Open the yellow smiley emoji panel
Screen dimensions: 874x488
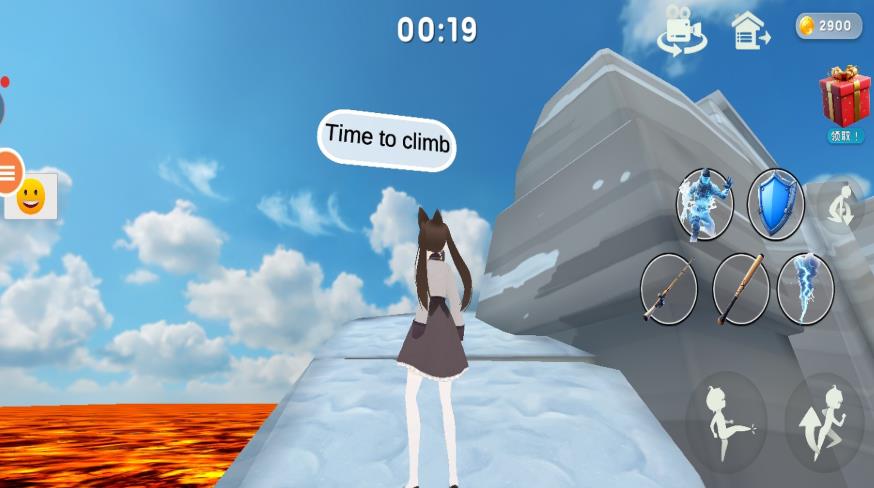point(31,196)
